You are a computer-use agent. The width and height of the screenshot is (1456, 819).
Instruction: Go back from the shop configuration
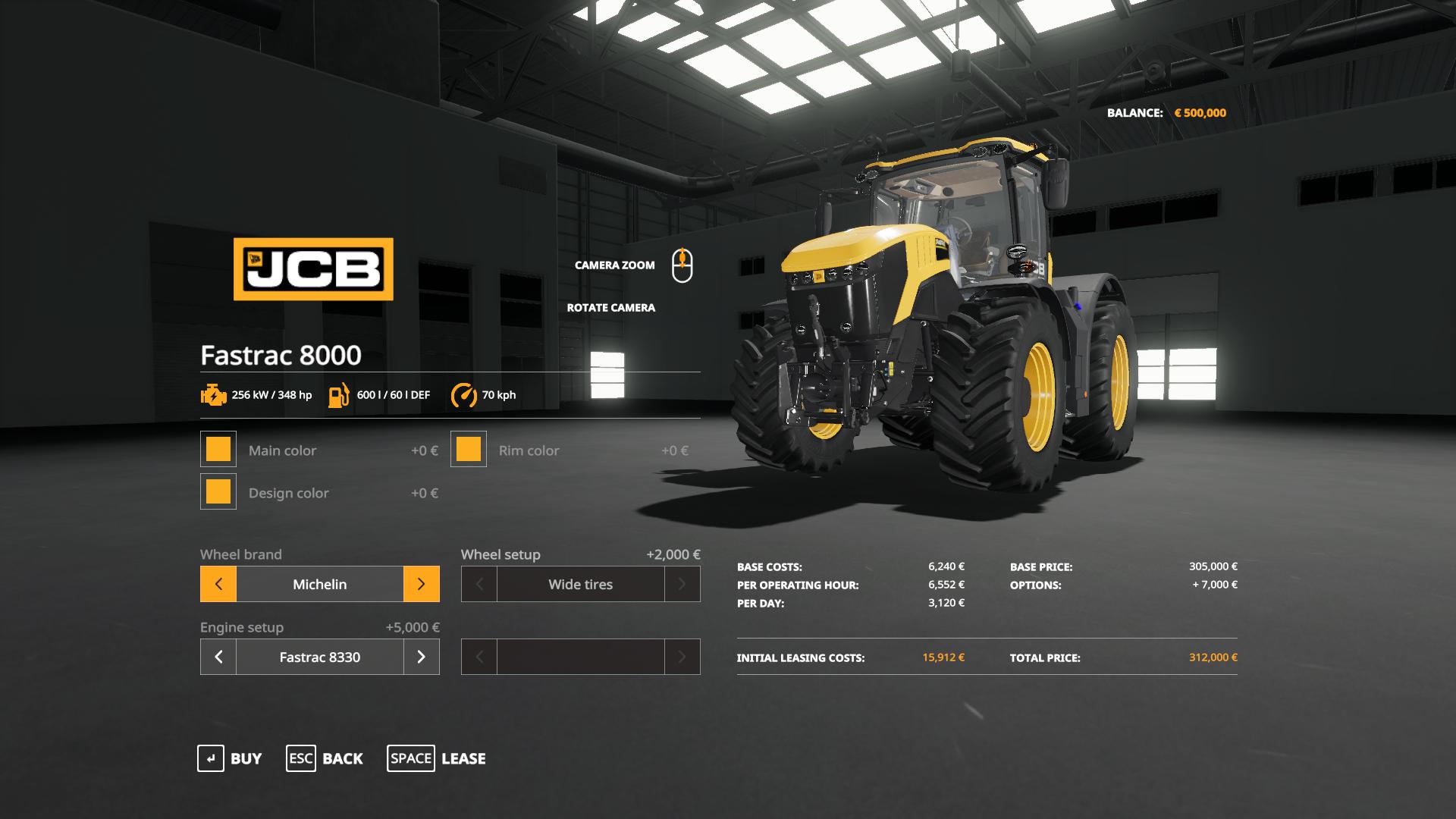tap(325, 758)
